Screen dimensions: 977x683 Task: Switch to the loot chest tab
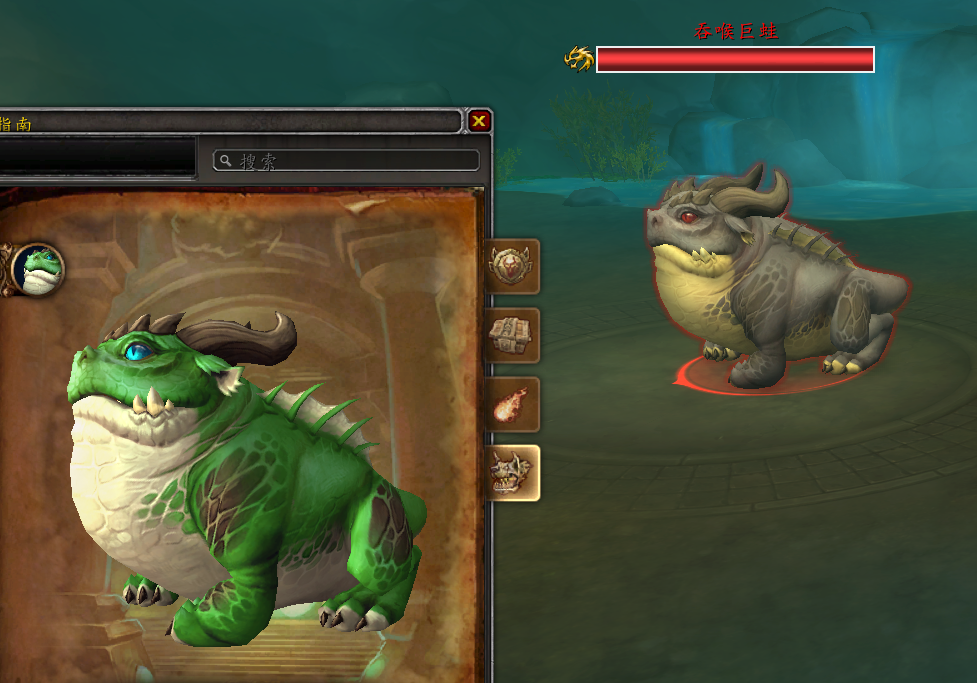click(x=511, y=335)
